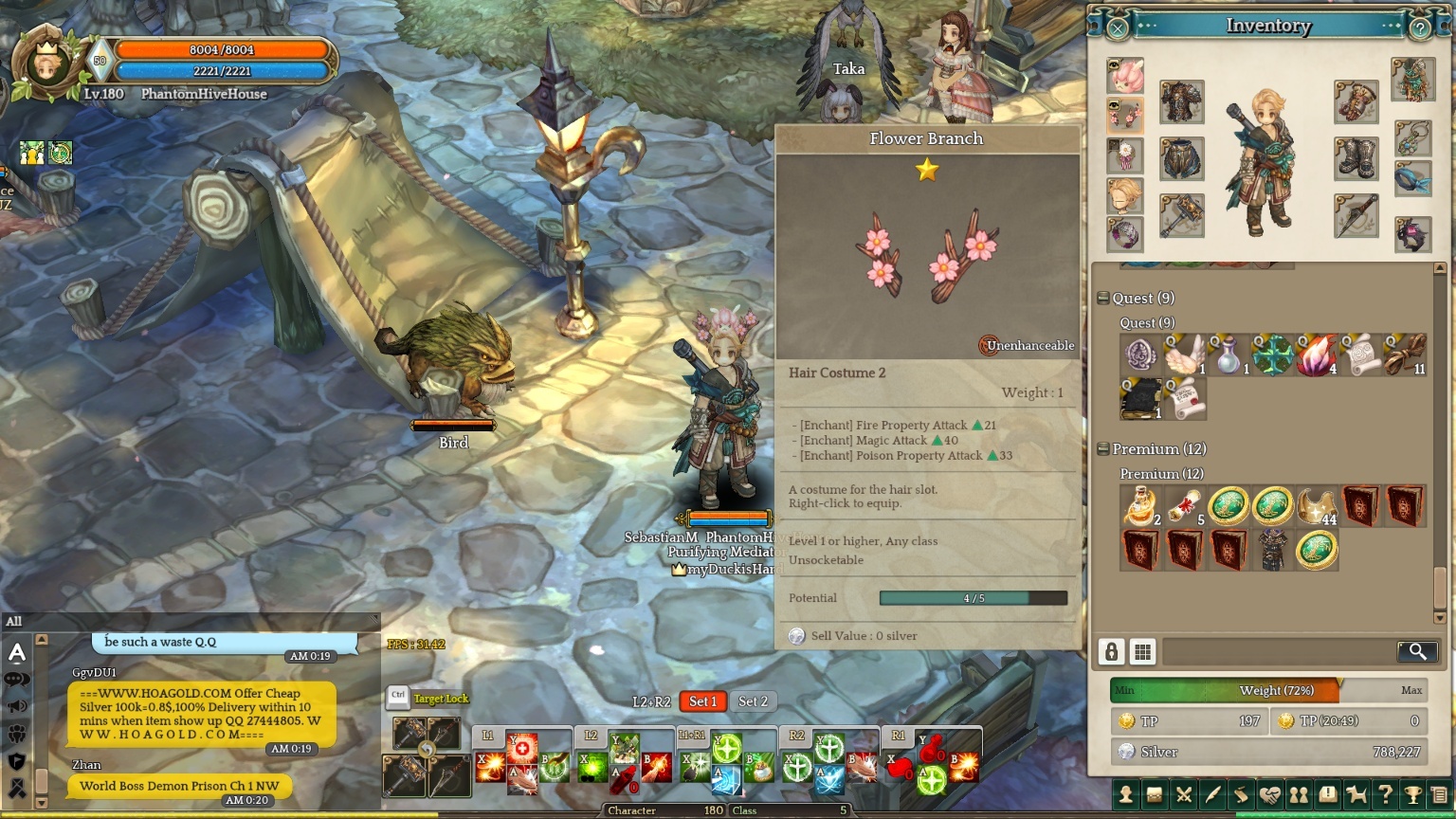
Task: Select the equipped gloves slot
Action: (1356, 102)
